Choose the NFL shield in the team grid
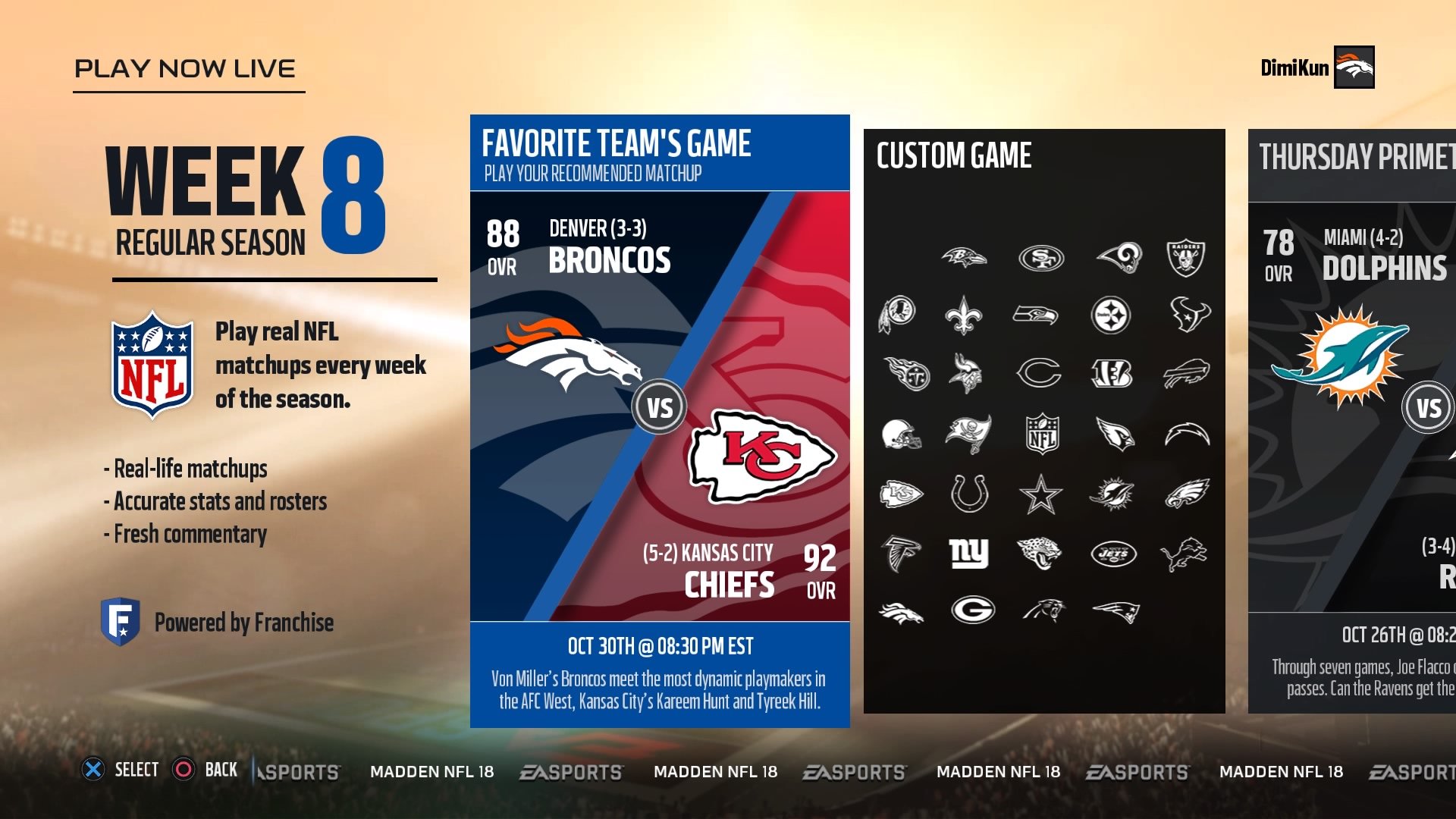This screenshot has width=1456, height=819. [x=1040, y=433]
